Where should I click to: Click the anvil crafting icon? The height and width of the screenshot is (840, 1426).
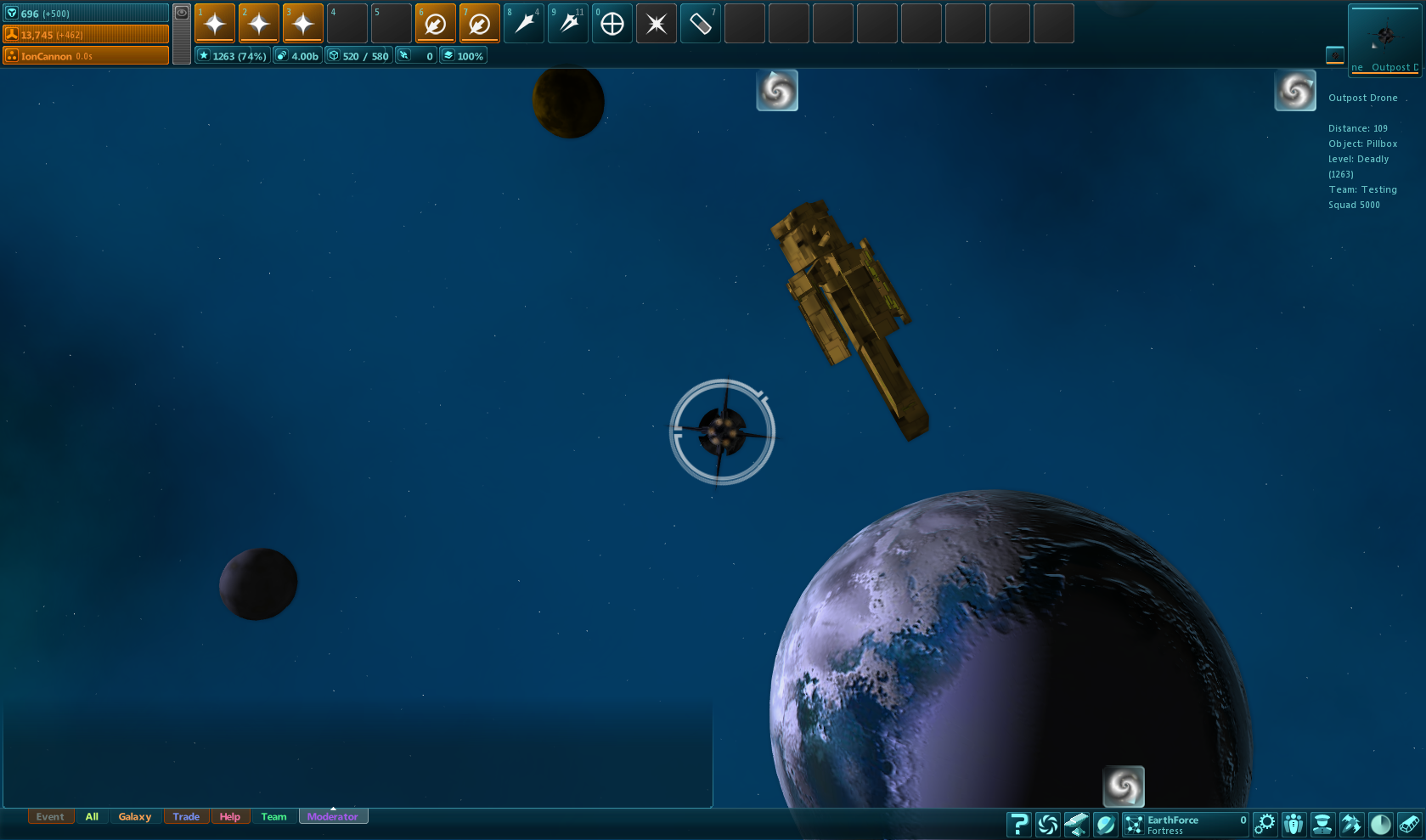tap(1076, 824)
